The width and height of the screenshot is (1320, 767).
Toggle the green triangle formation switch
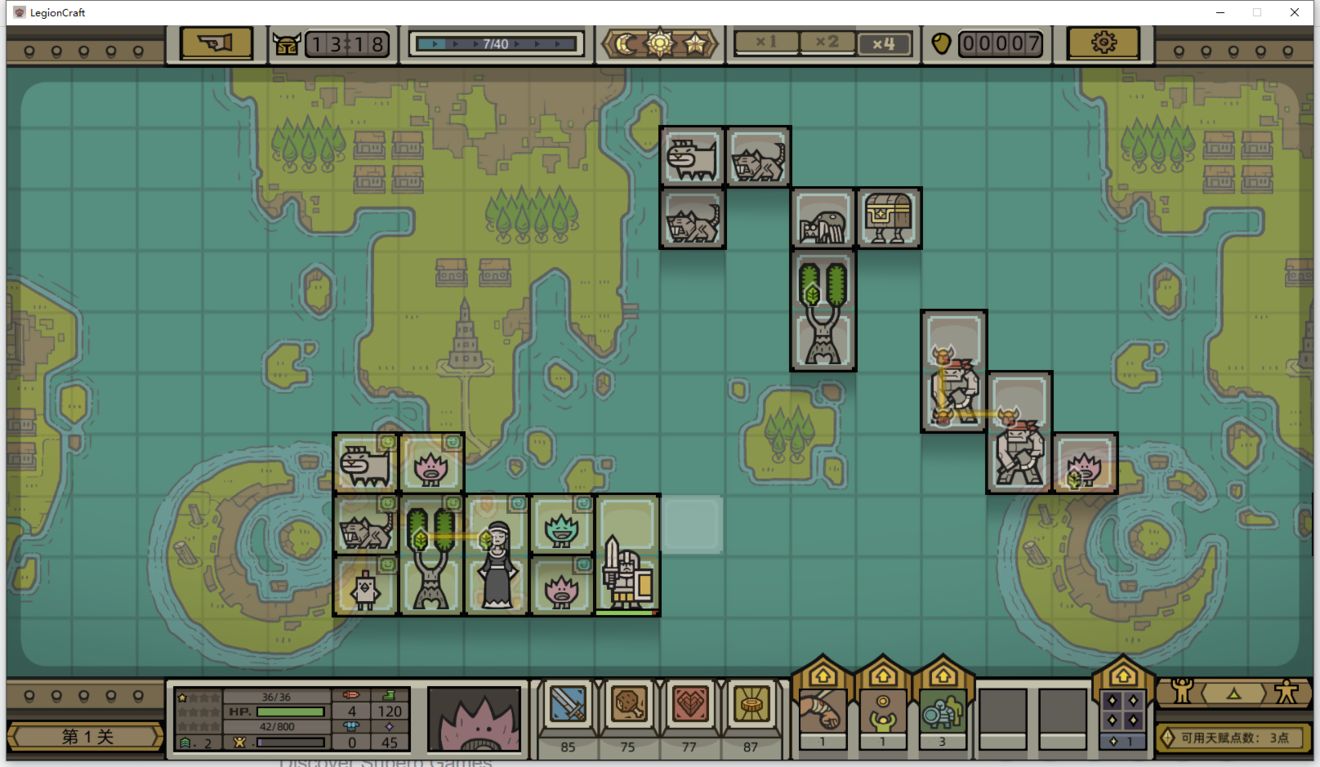tap(1233, 692)
